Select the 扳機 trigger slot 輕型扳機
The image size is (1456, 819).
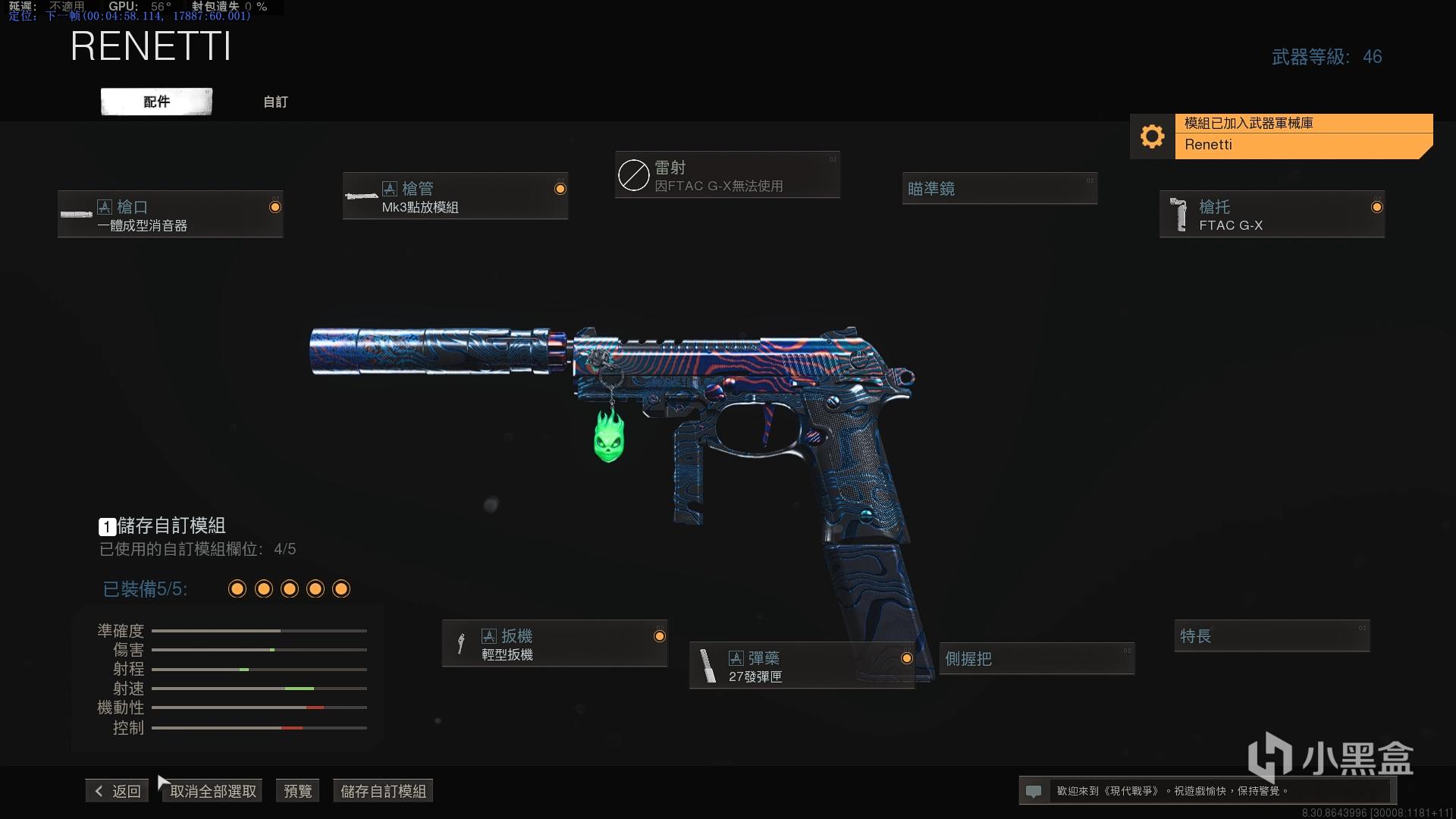554,644
